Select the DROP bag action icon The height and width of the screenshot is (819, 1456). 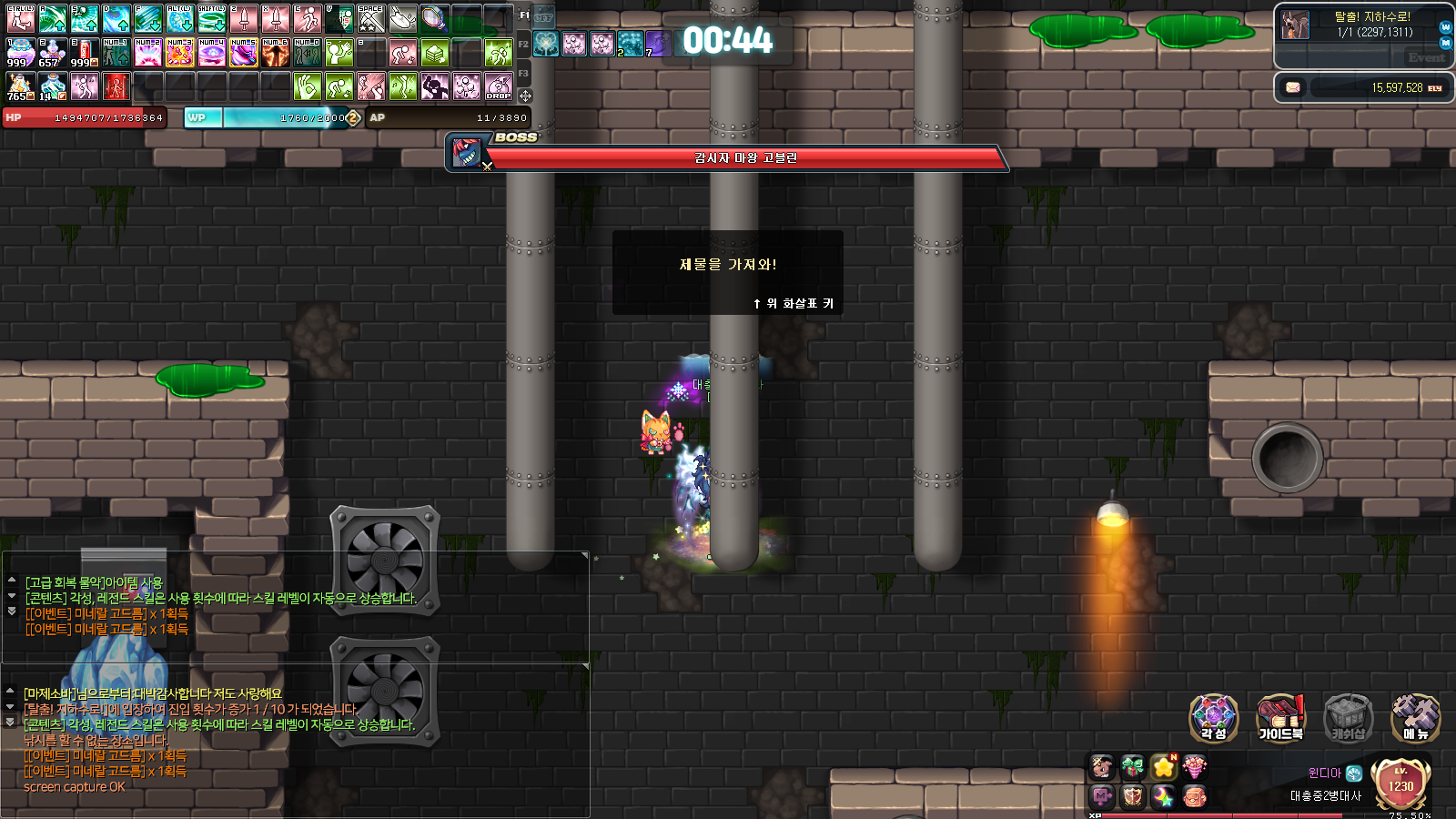(x=498, y=87)
